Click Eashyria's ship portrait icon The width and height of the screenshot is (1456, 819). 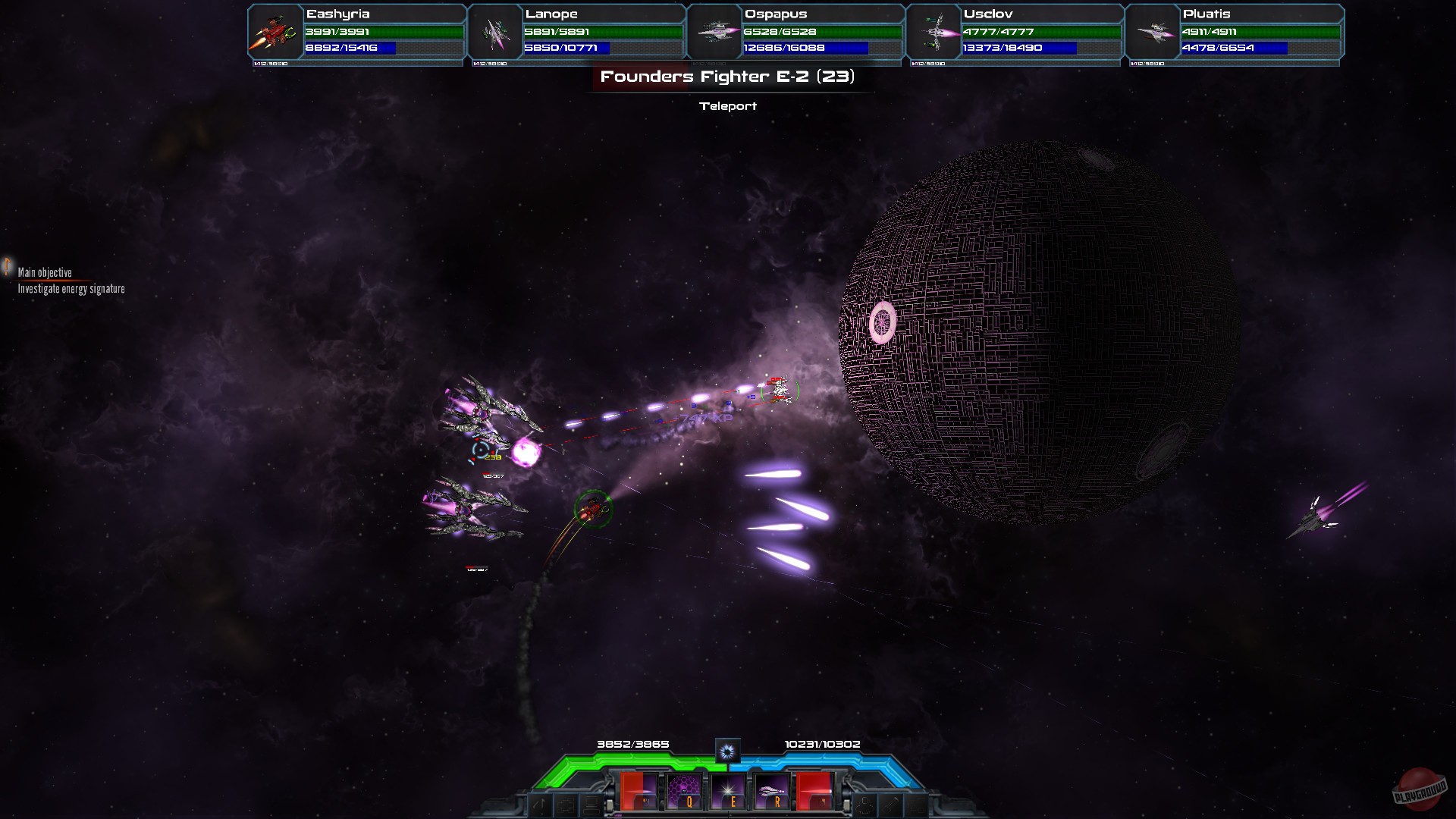[273, 32]
